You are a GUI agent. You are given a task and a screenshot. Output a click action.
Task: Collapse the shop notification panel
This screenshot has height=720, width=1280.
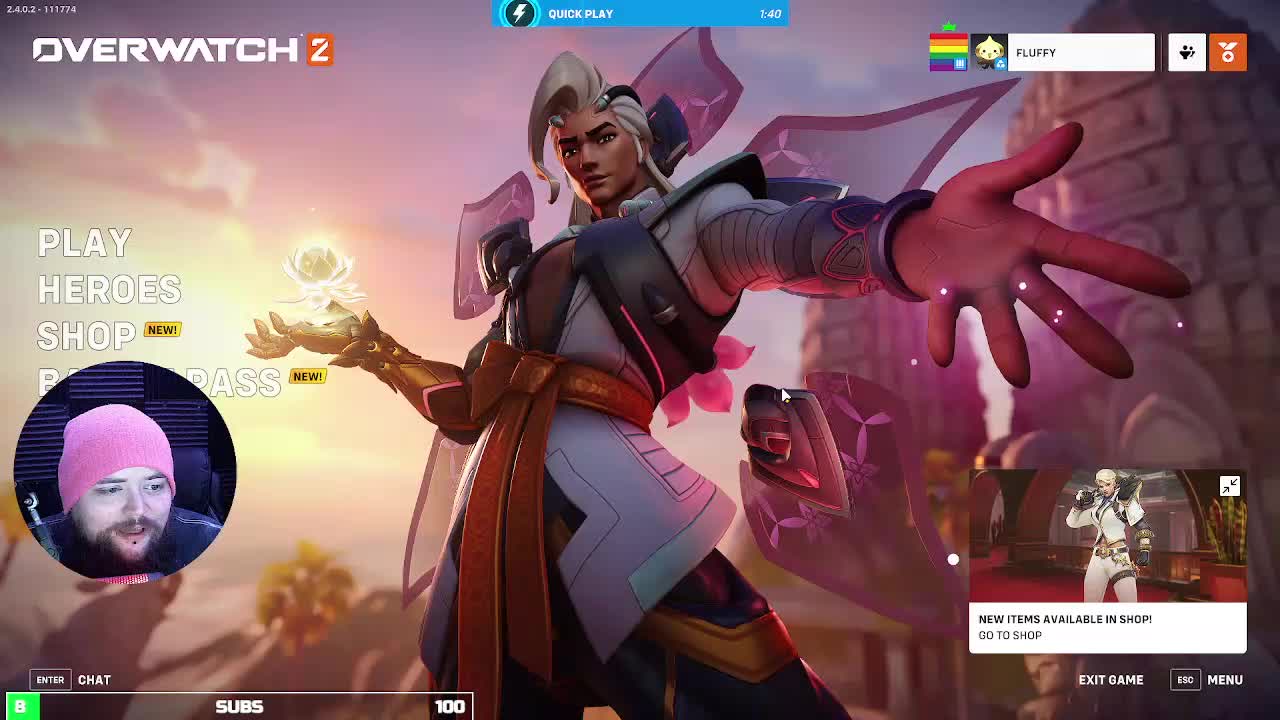[1229, 486]
